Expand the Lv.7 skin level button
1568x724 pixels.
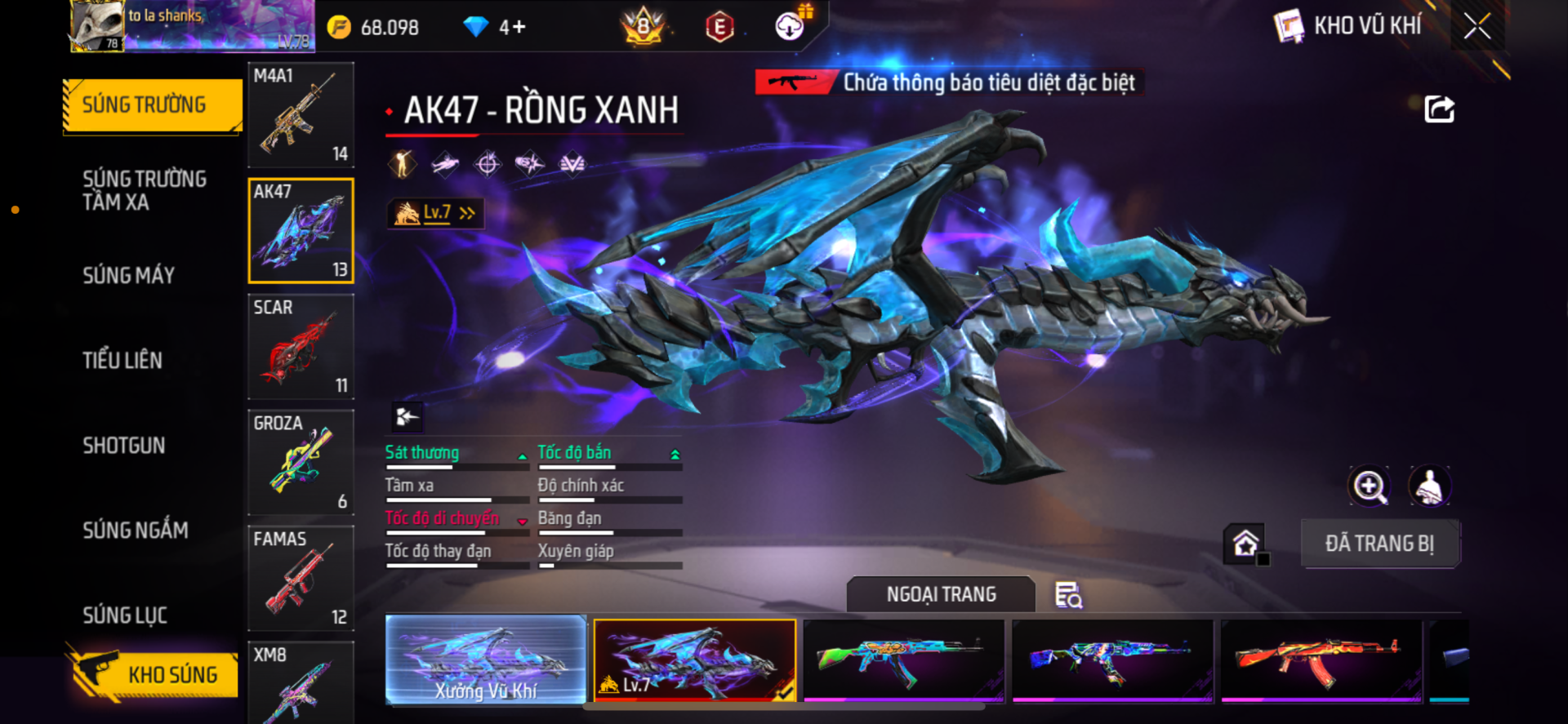[435, 213]
